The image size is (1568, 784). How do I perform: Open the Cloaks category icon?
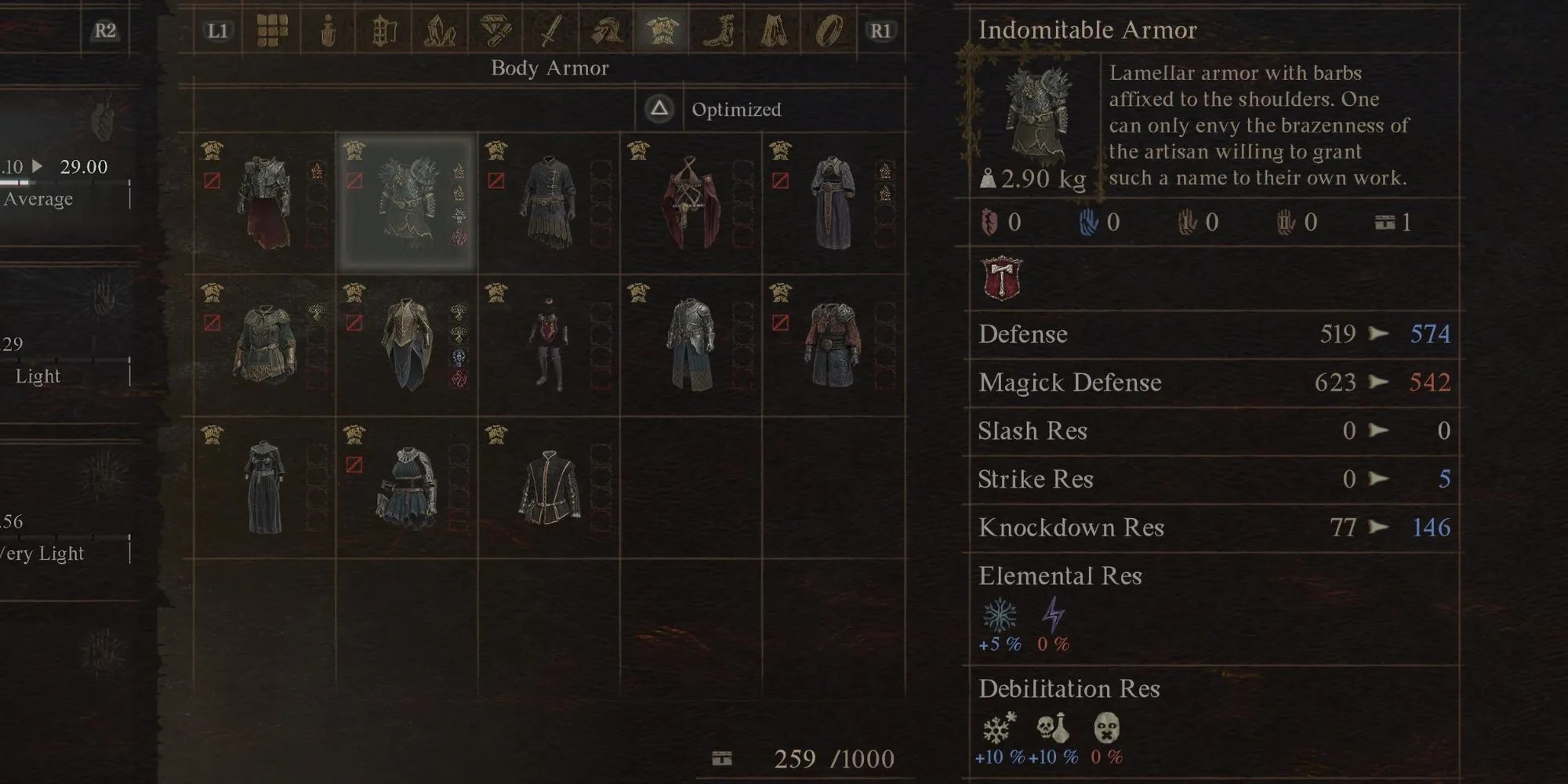point(775,30)
